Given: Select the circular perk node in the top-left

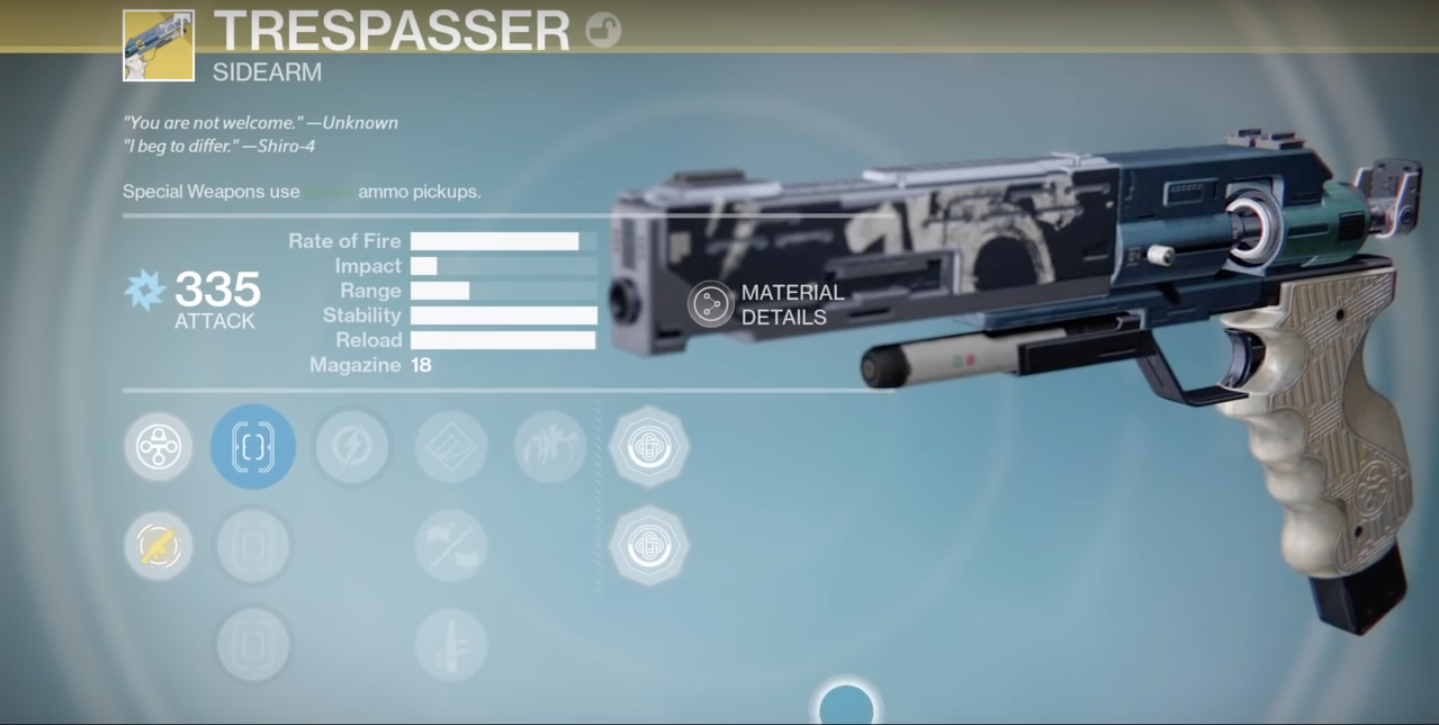Looking at the screenshot, I should click(x=157, y=447).
